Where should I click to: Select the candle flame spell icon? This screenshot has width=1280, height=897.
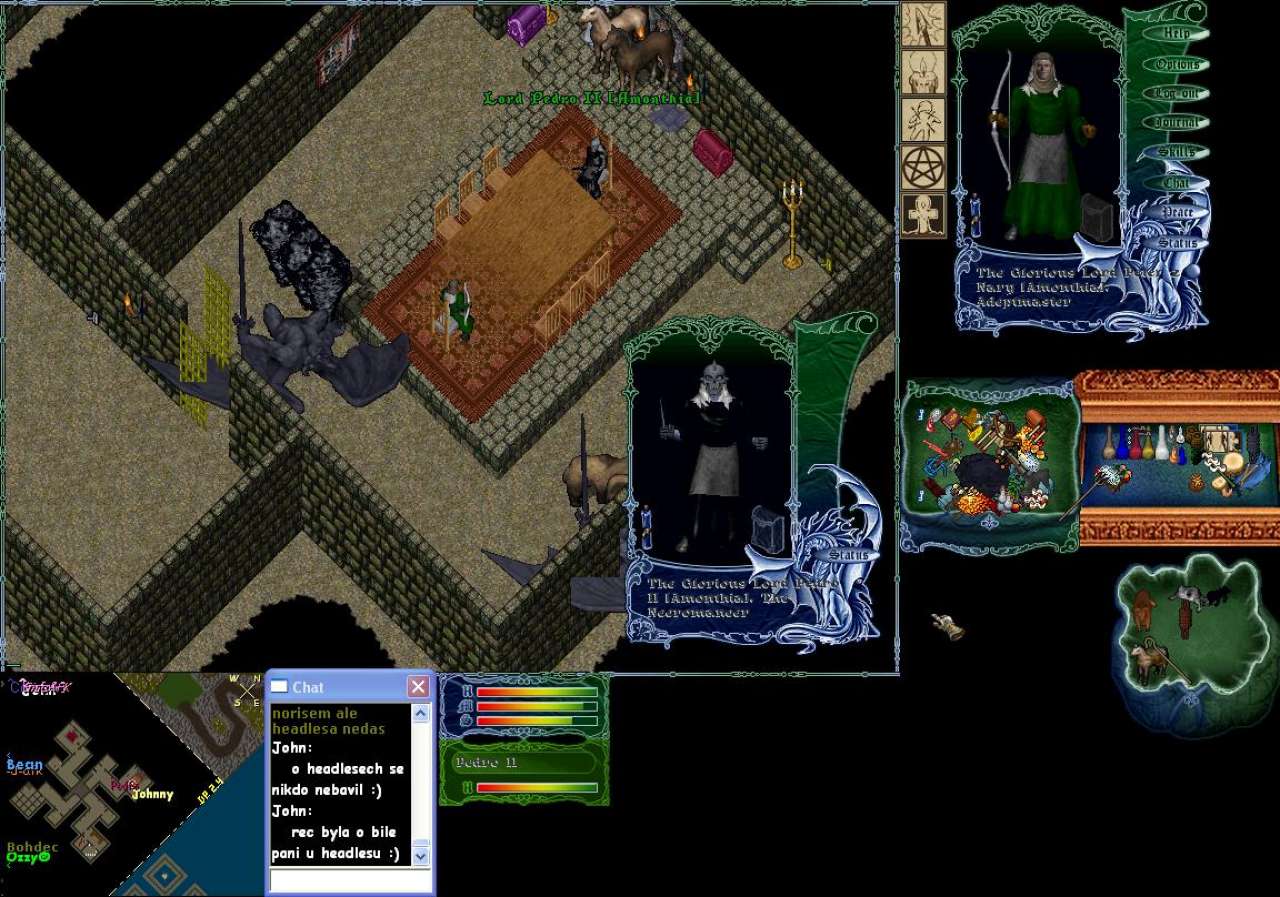point(923,72)
